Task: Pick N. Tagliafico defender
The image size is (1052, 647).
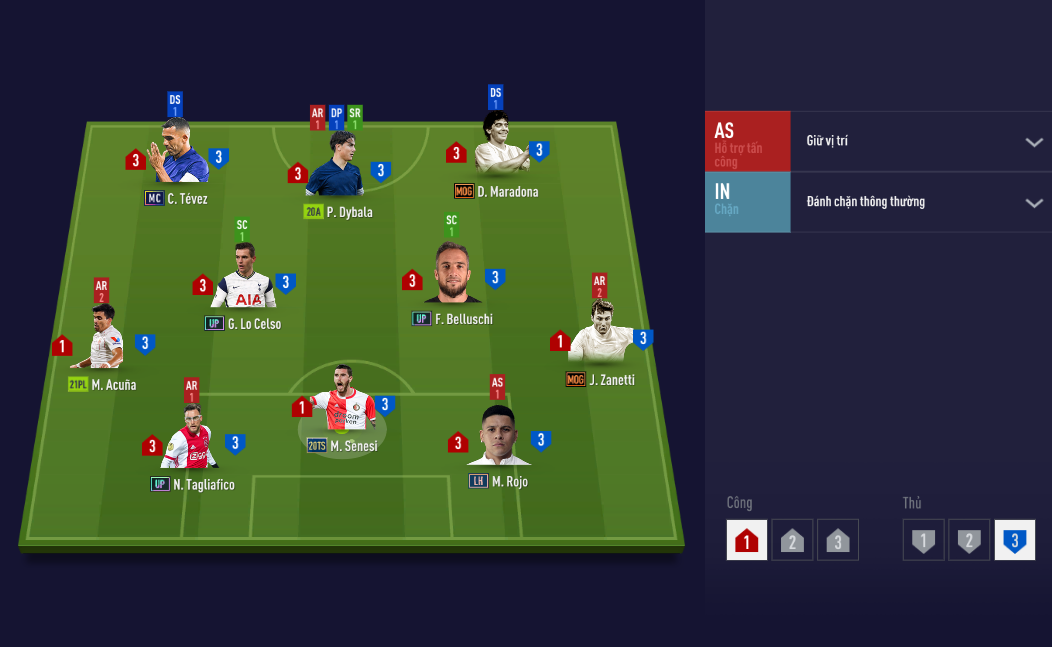Action: [x=192, y=440]
